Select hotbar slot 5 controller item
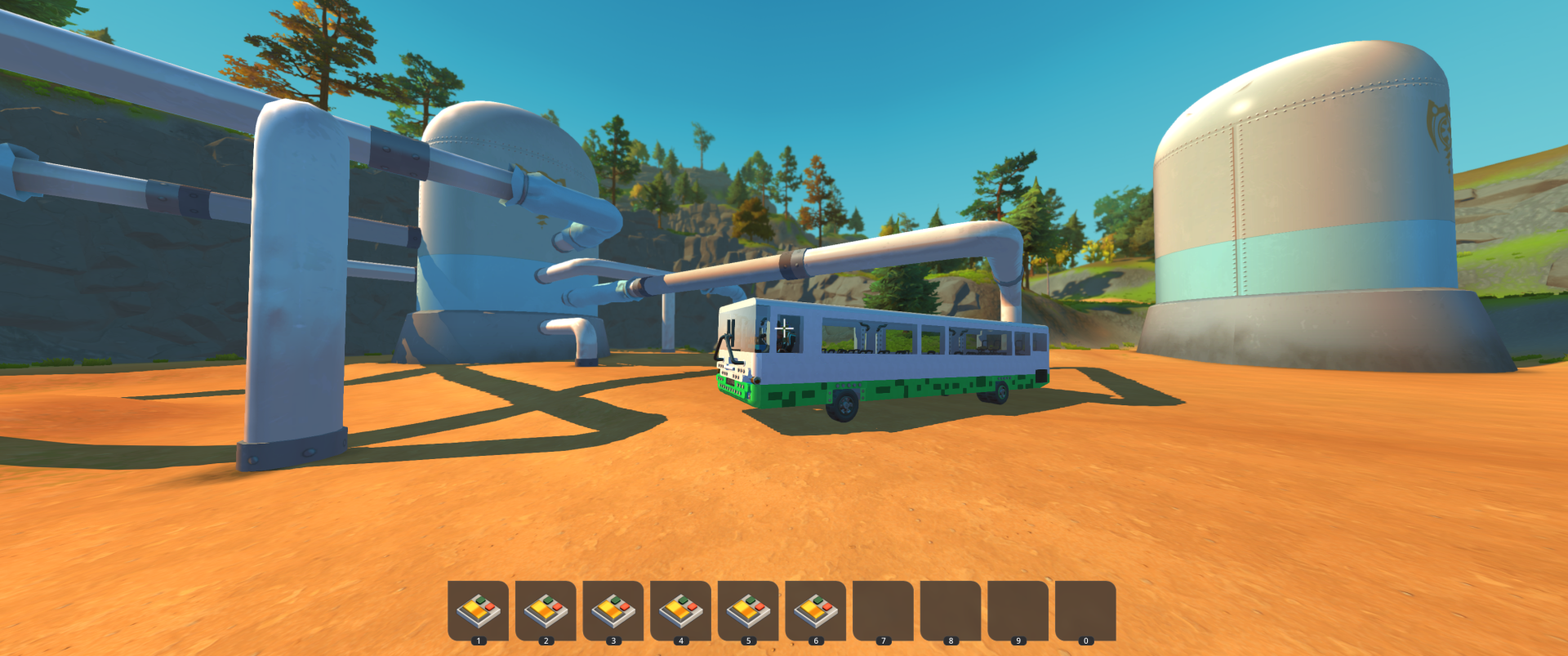 coord(748,609)
